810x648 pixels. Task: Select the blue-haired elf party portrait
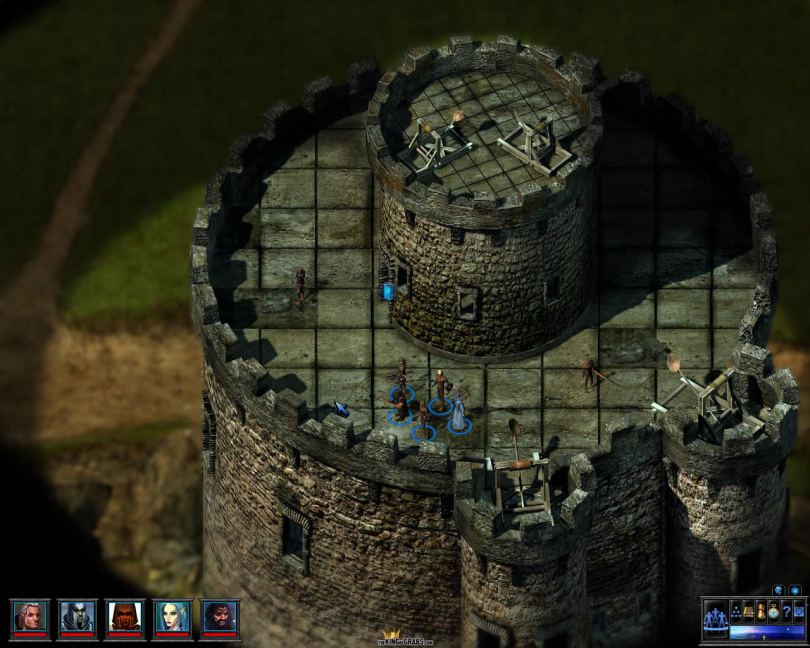click(x=172, y=617)
